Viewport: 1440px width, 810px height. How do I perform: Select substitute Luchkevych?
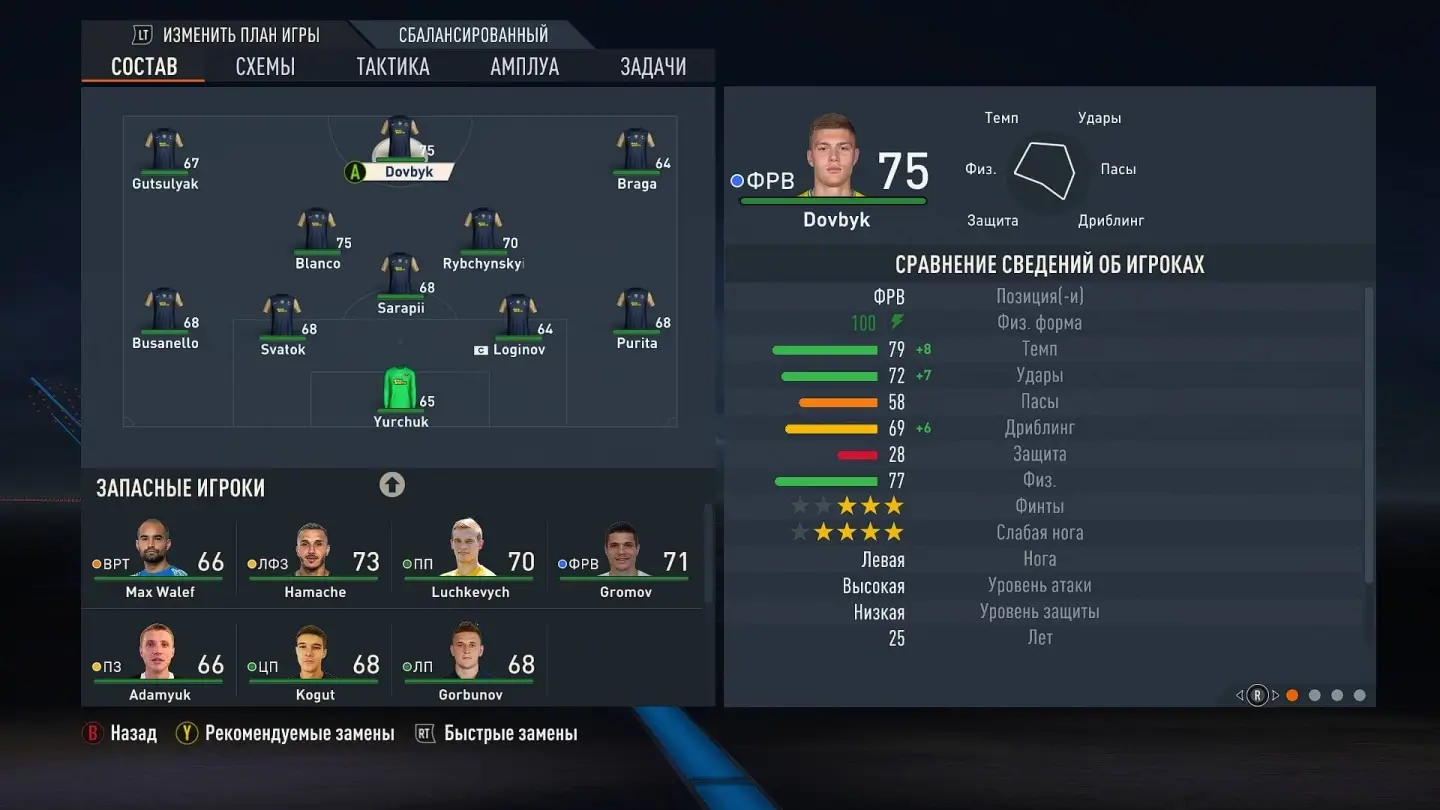470,561
